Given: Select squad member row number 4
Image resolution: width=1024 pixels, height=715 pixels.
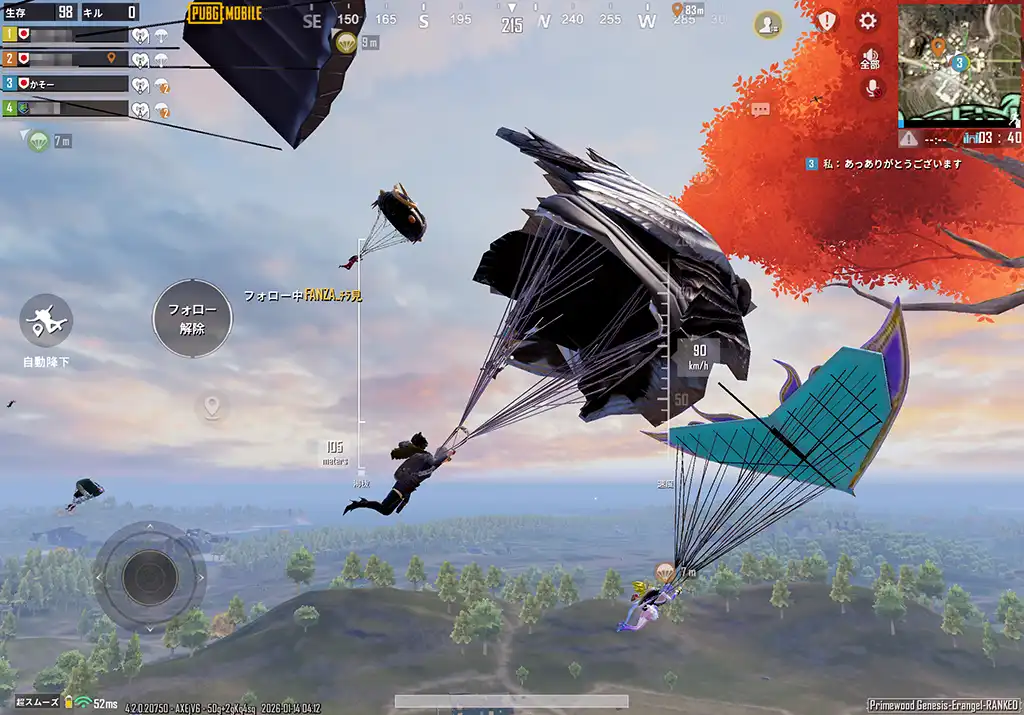Looking at the screenshot, I should [68, 108].
